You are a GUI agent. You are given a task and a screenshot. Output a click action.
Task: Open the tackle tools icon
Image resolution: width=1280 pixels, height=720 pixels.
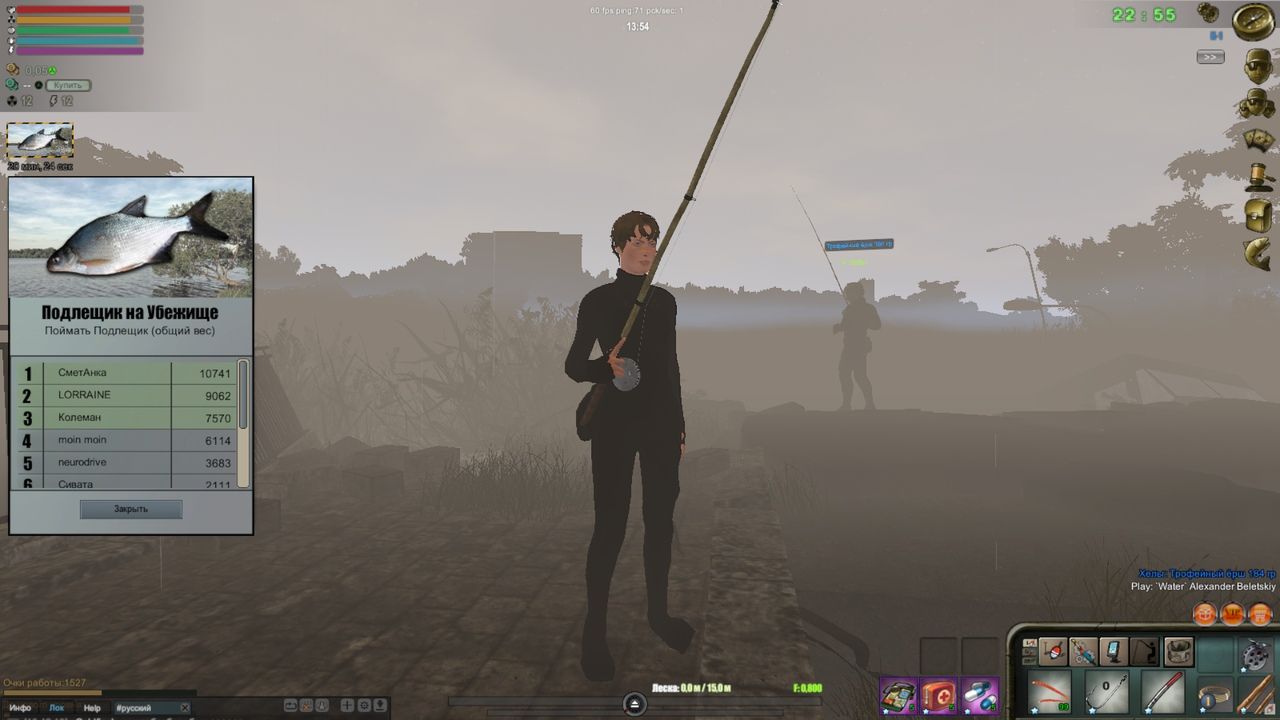(x=1083, y=650)
